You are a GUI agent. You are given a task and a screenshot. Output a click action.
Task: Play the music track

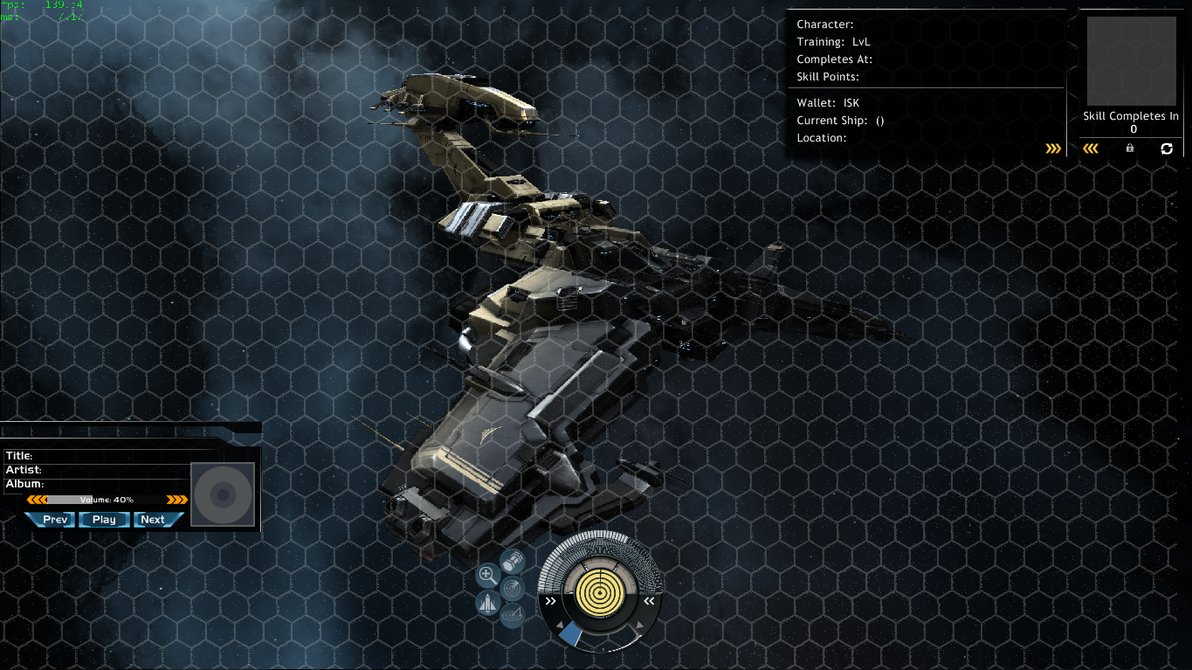coord(104,519)
